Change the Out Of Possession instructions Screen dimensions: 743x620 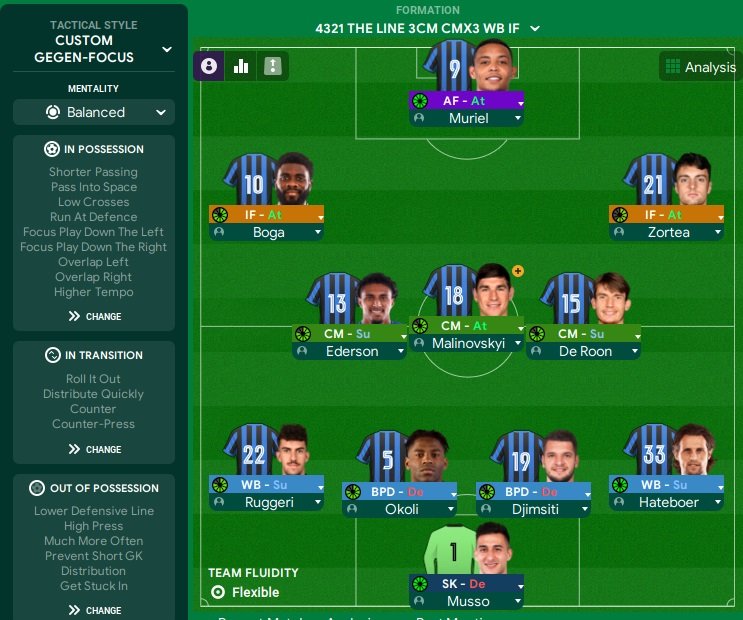point(94,610)
